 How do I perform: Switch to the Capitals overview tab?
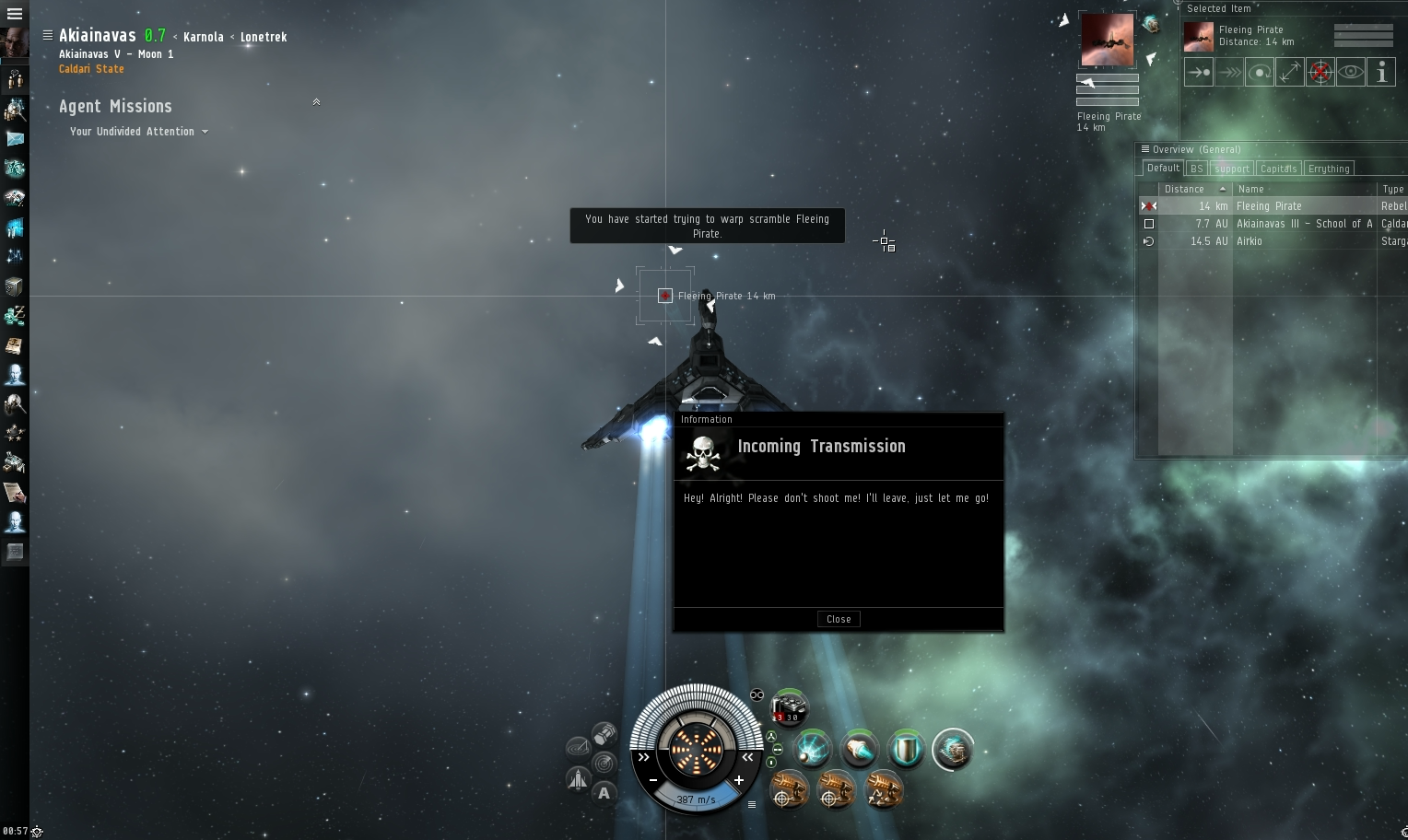[1278, 168]
